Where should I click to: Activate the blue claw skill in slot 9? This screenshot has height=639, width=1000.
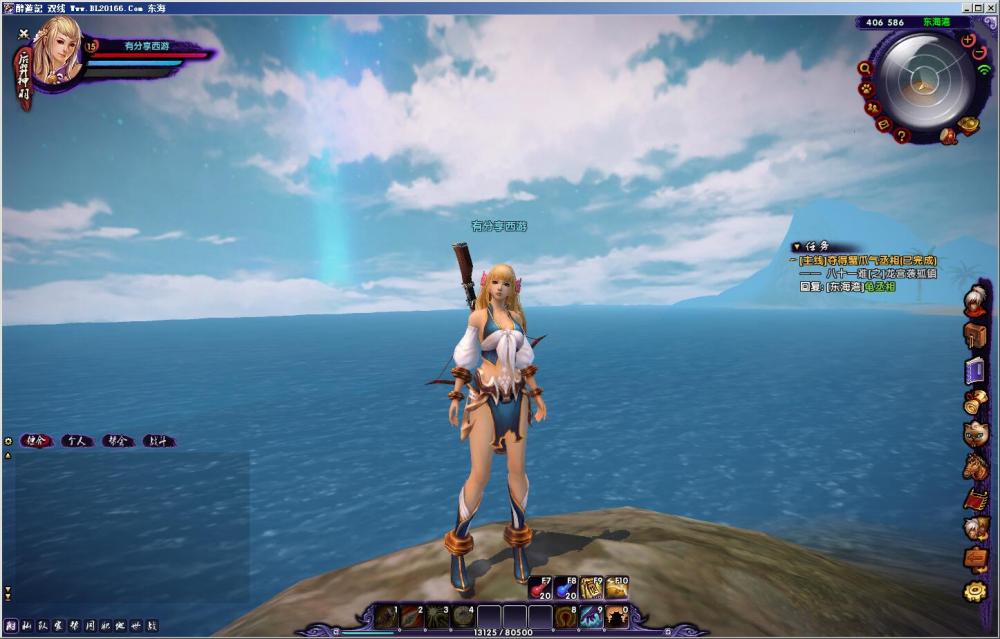coord(591,617)
